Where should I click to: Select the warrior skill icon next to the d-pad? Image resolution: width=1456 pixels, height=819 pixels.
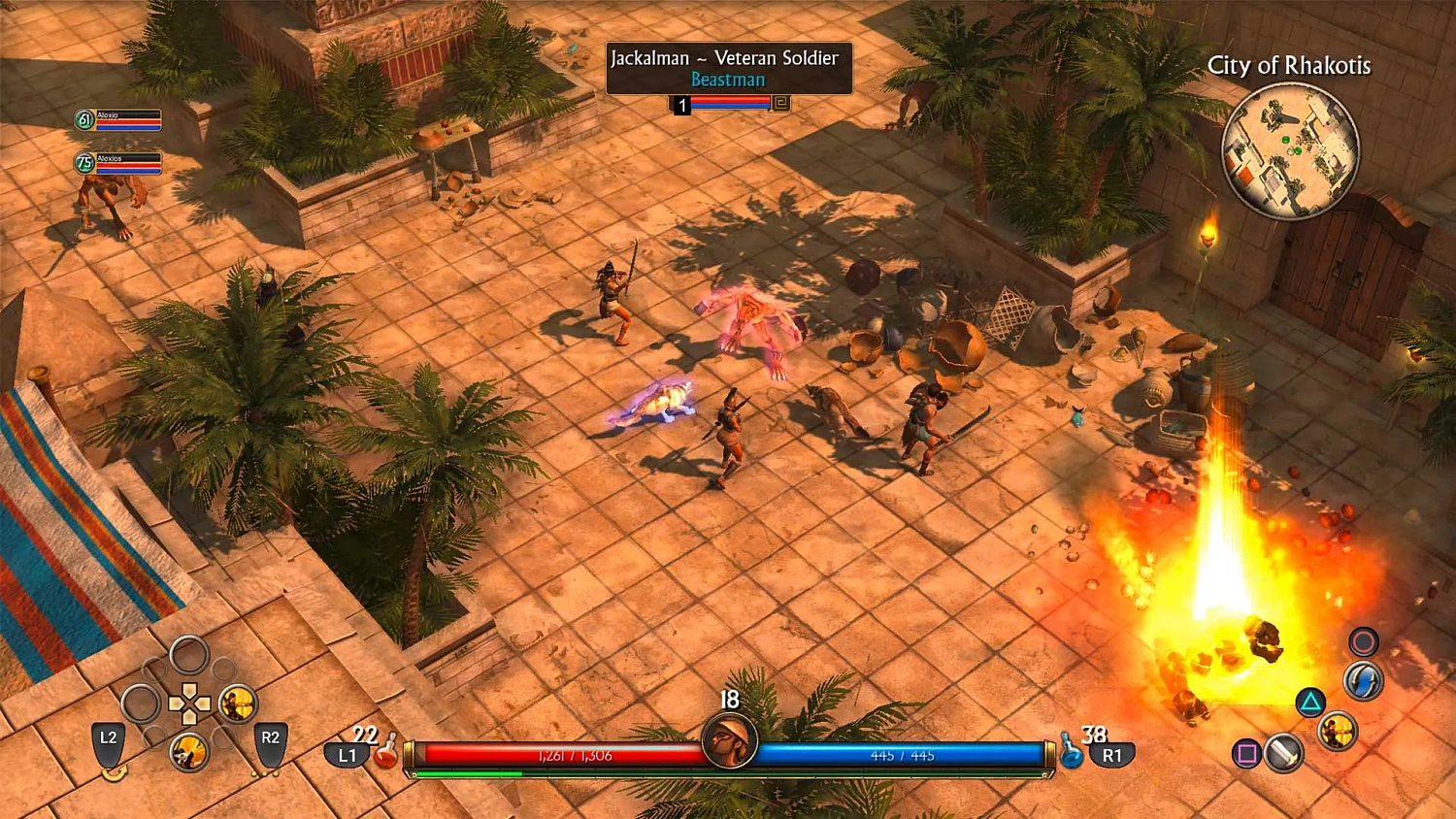236,704
